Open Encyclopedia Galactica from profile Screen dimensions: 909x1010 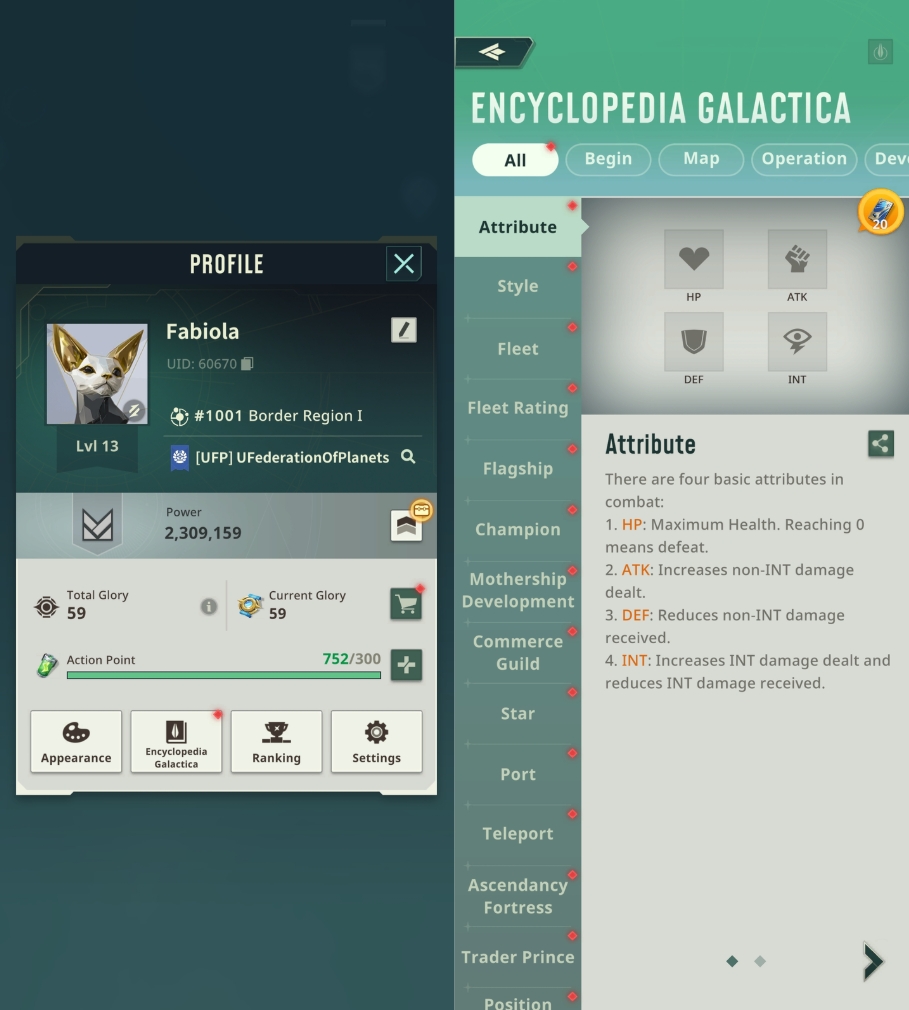[x=176, y=741]
